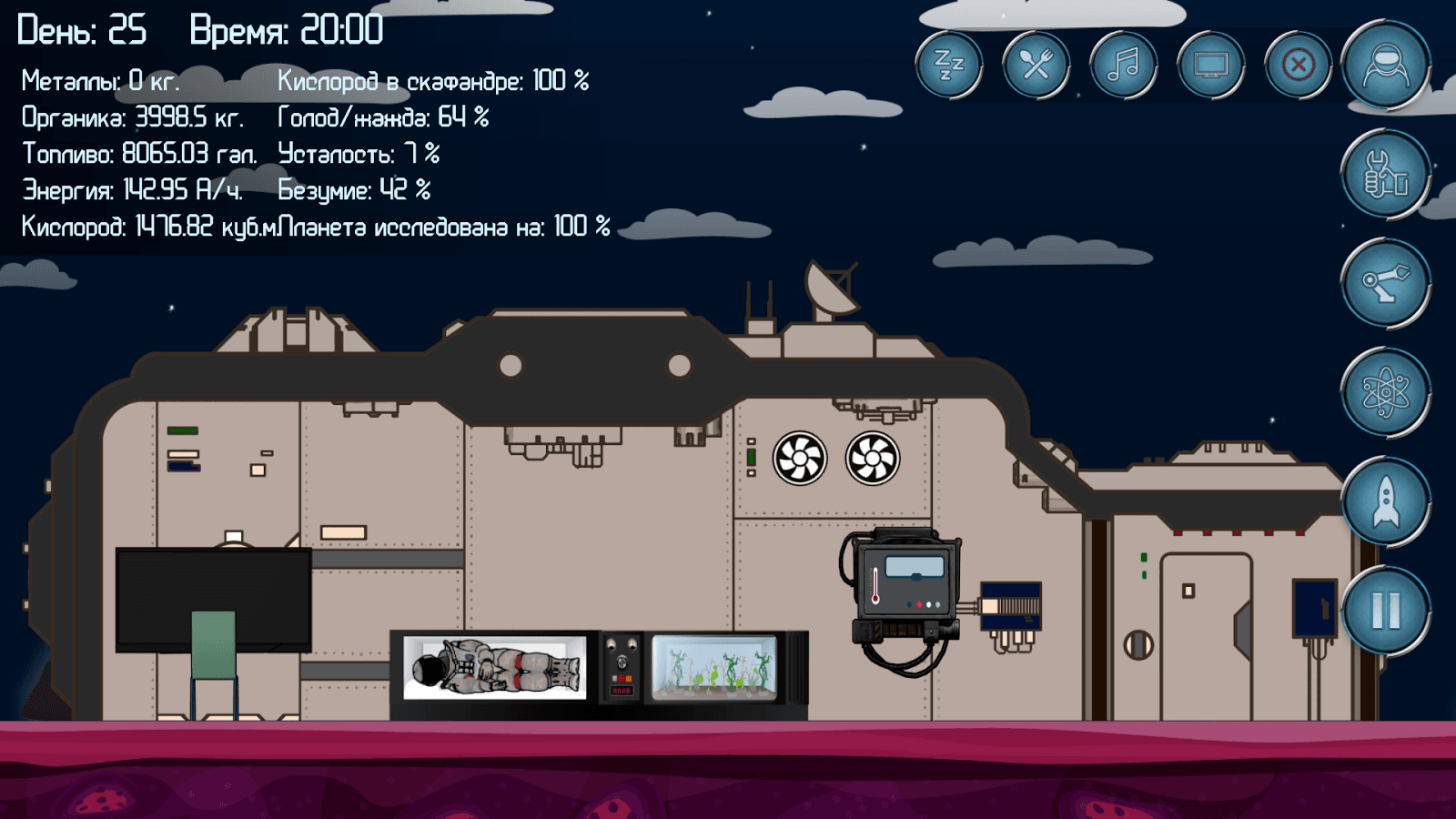Viewport: 1456px width, 819px height.
Task: Open the atom research menu
Action: [x=1385, y=392]
